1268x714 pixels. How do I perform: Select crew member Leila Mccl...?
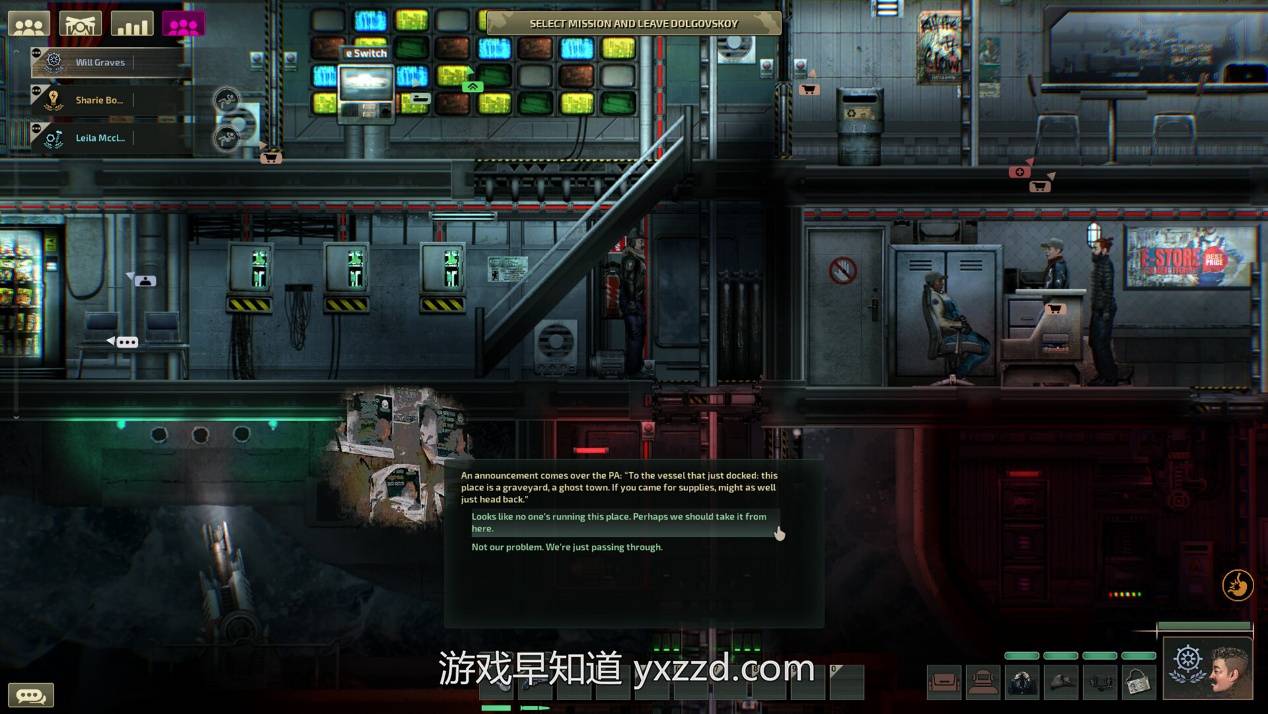99,138
